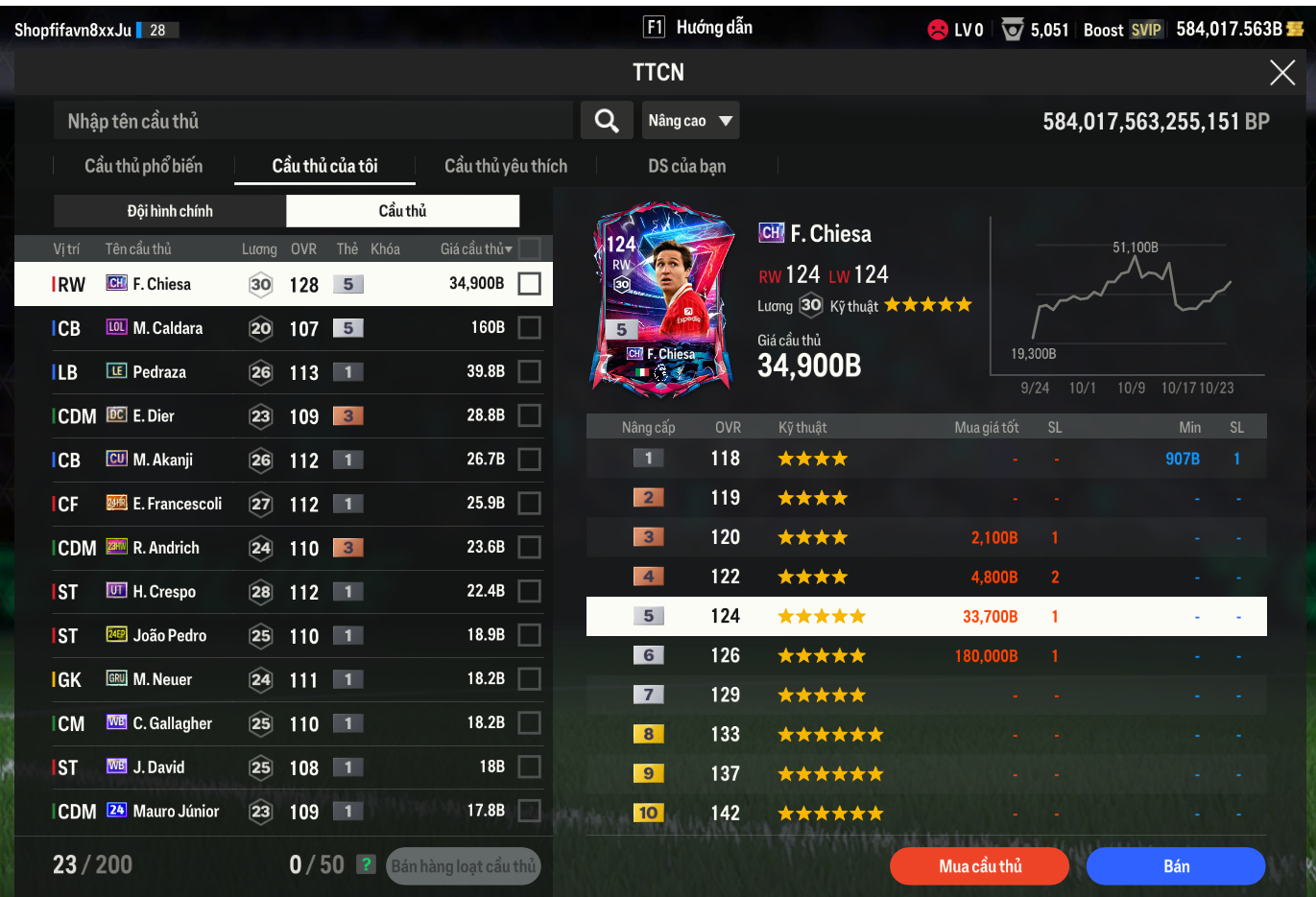
Task: Select M. Neuer goalkeeper row
Action: coord(162,679)
